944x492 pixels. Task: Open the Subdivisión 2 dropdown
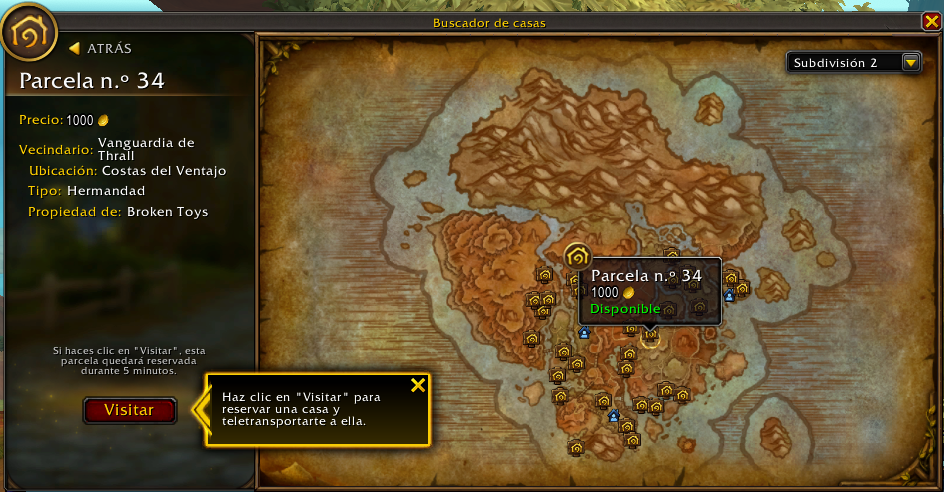pyautogui.click(x=910, y=62)
